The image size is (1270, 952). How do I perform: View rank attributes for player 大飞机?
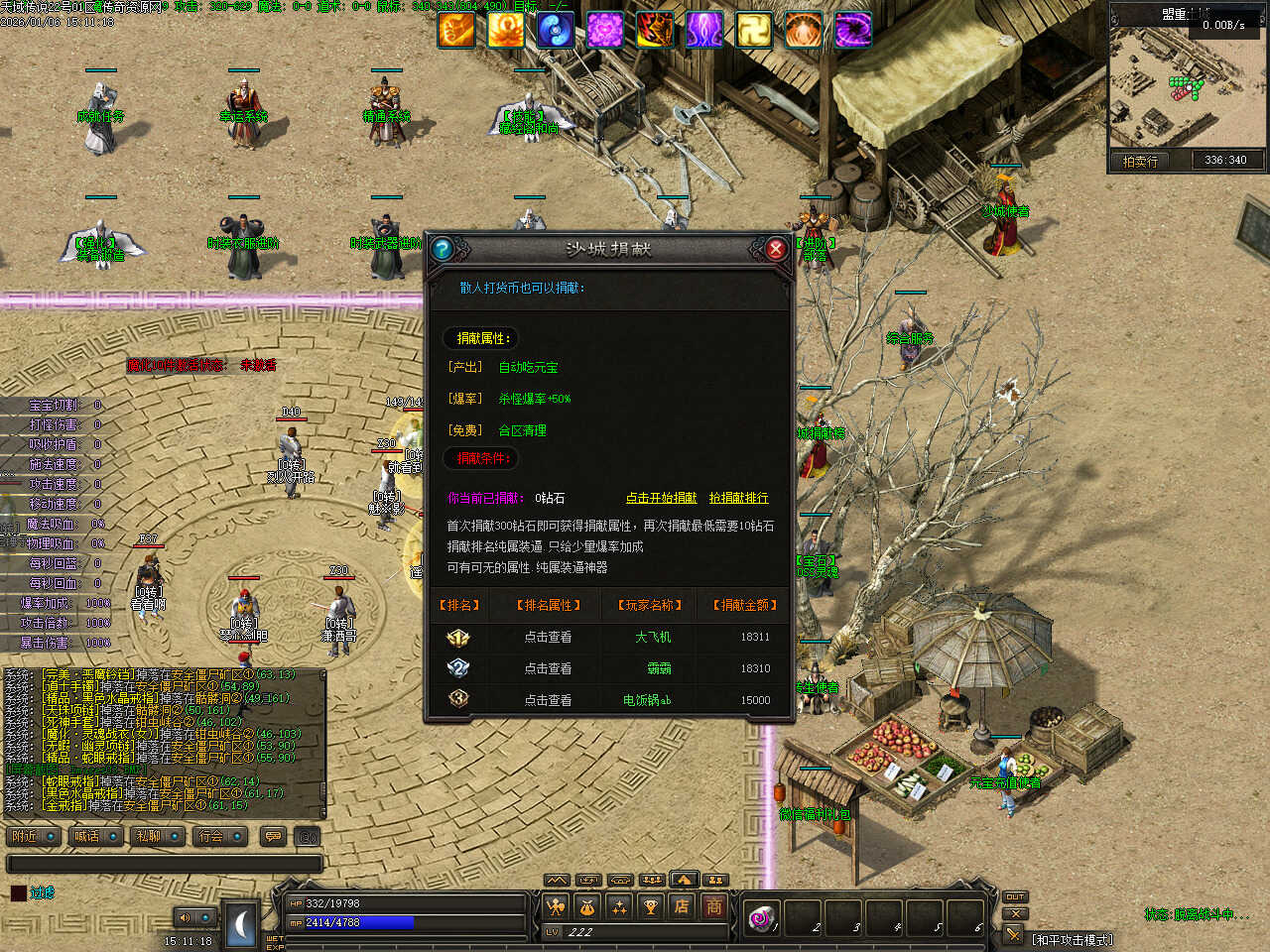pyautogui.click(x=548, y=638)
